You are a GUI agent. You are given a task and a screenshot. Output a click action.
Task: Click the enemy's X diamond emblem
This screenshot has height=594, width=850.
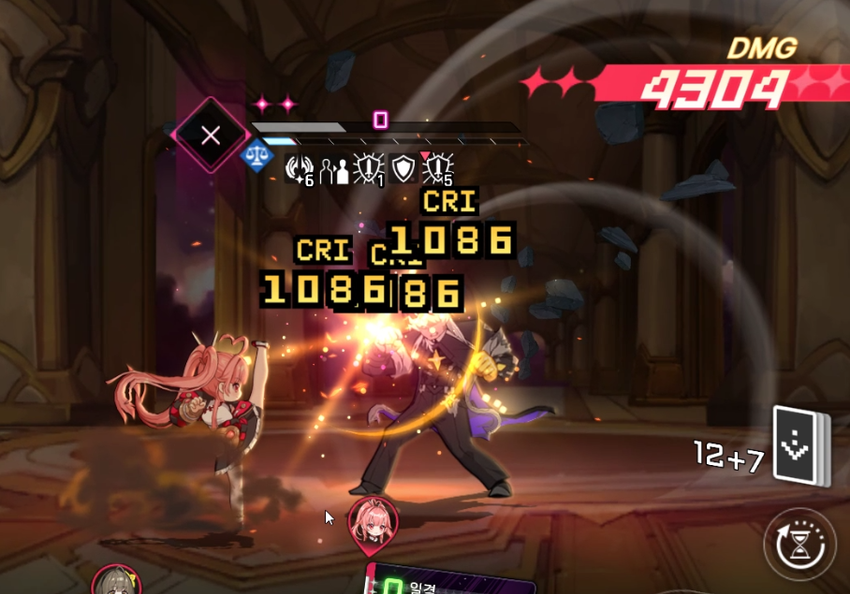tap(210, 136)
